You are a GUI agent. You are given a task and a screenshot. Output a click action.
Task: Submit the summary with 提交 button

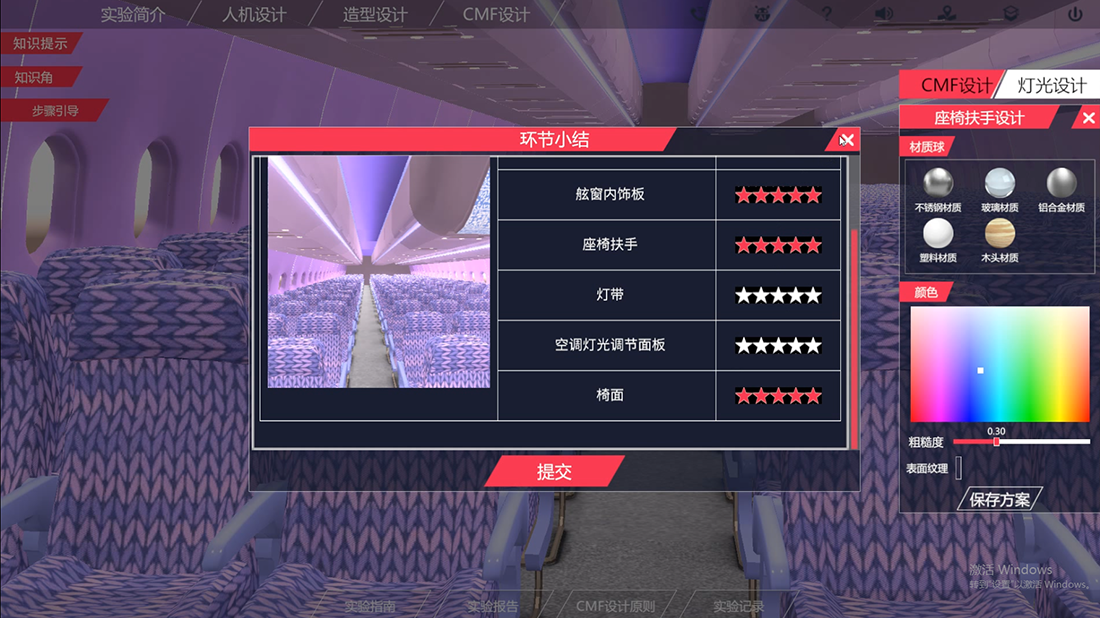(554, 471)
